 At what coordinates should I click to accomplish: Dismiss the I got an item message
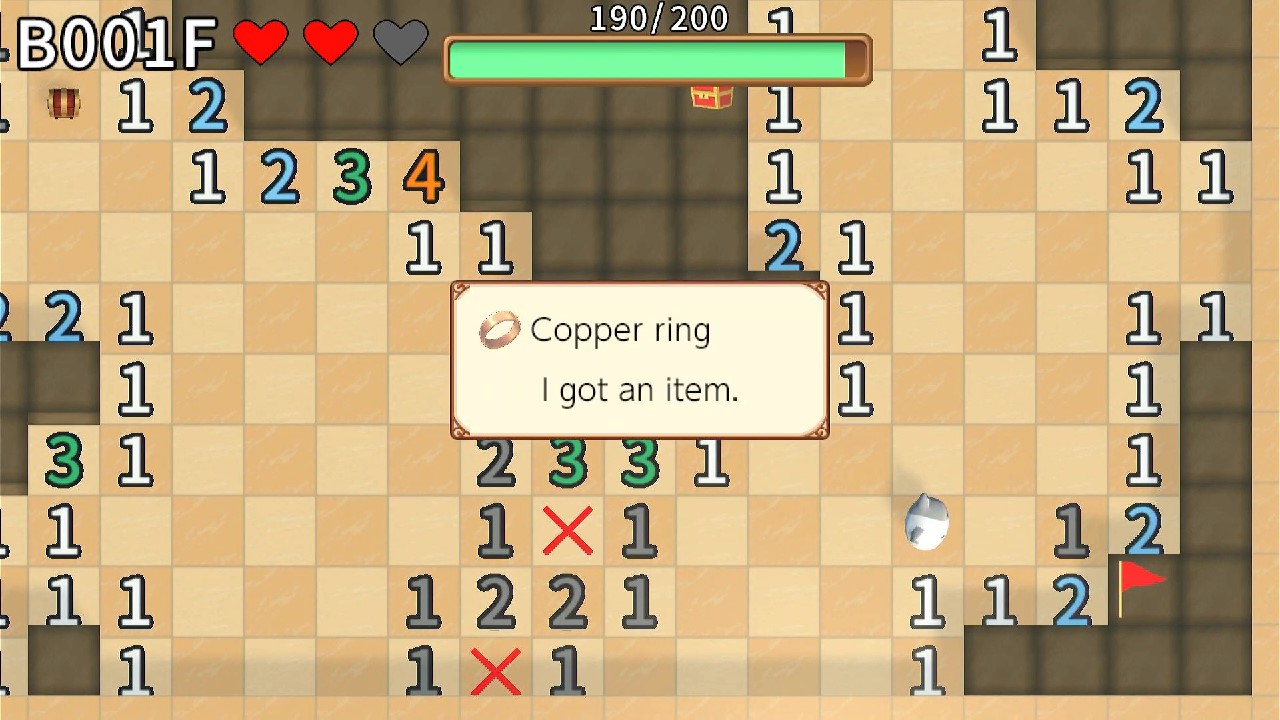[x=638, y=390]
